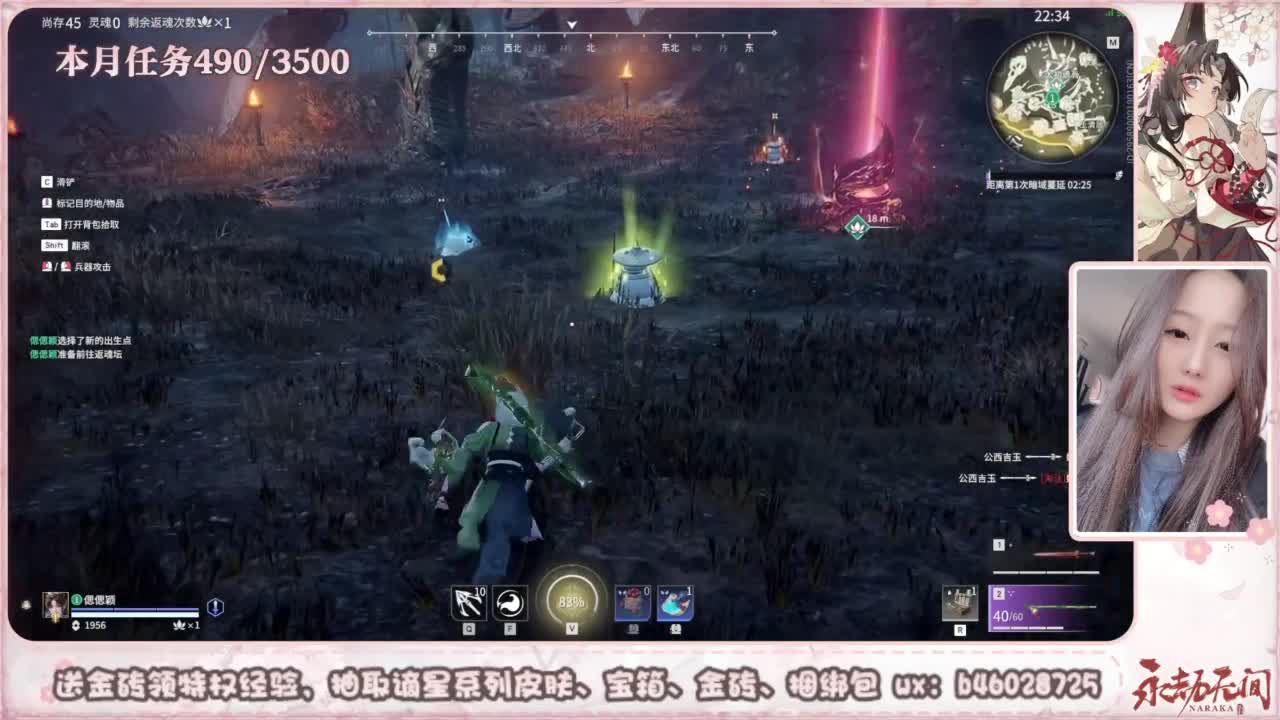The height and width of the screenshot is (720, 1280).
Task: Click the 1956 coin counter
Action: pyautogui.click(x=96, y=623)
